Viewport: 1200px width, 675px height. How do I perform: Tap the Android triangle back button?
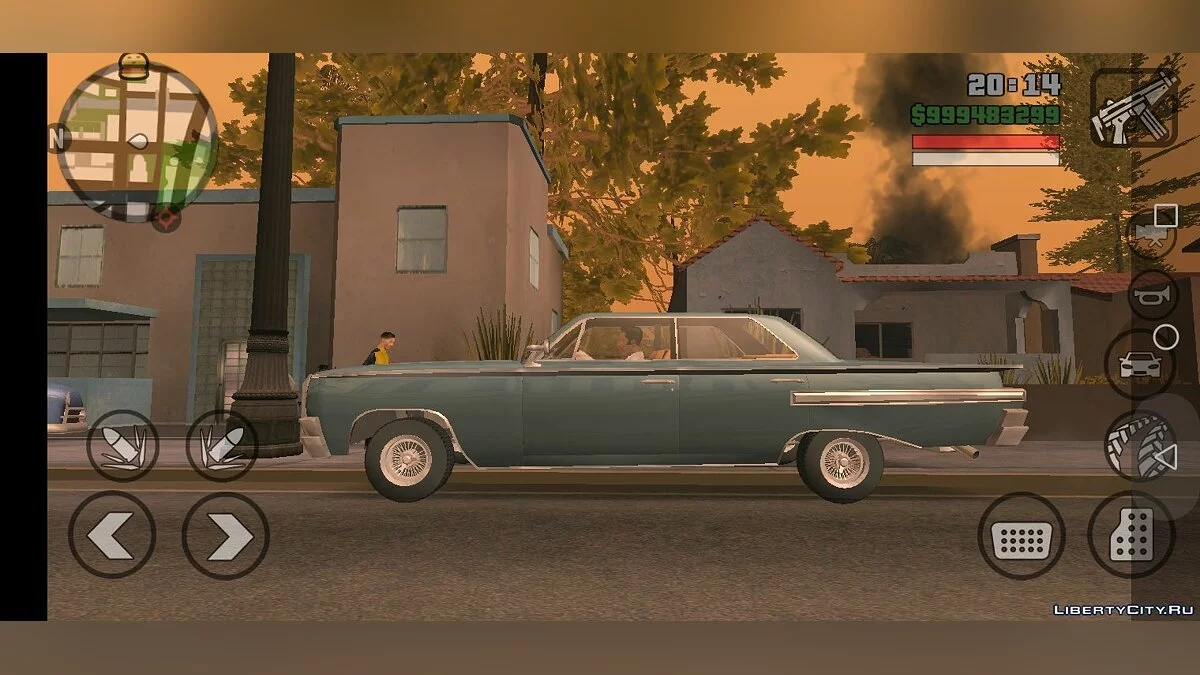[x=1165, y=459]
